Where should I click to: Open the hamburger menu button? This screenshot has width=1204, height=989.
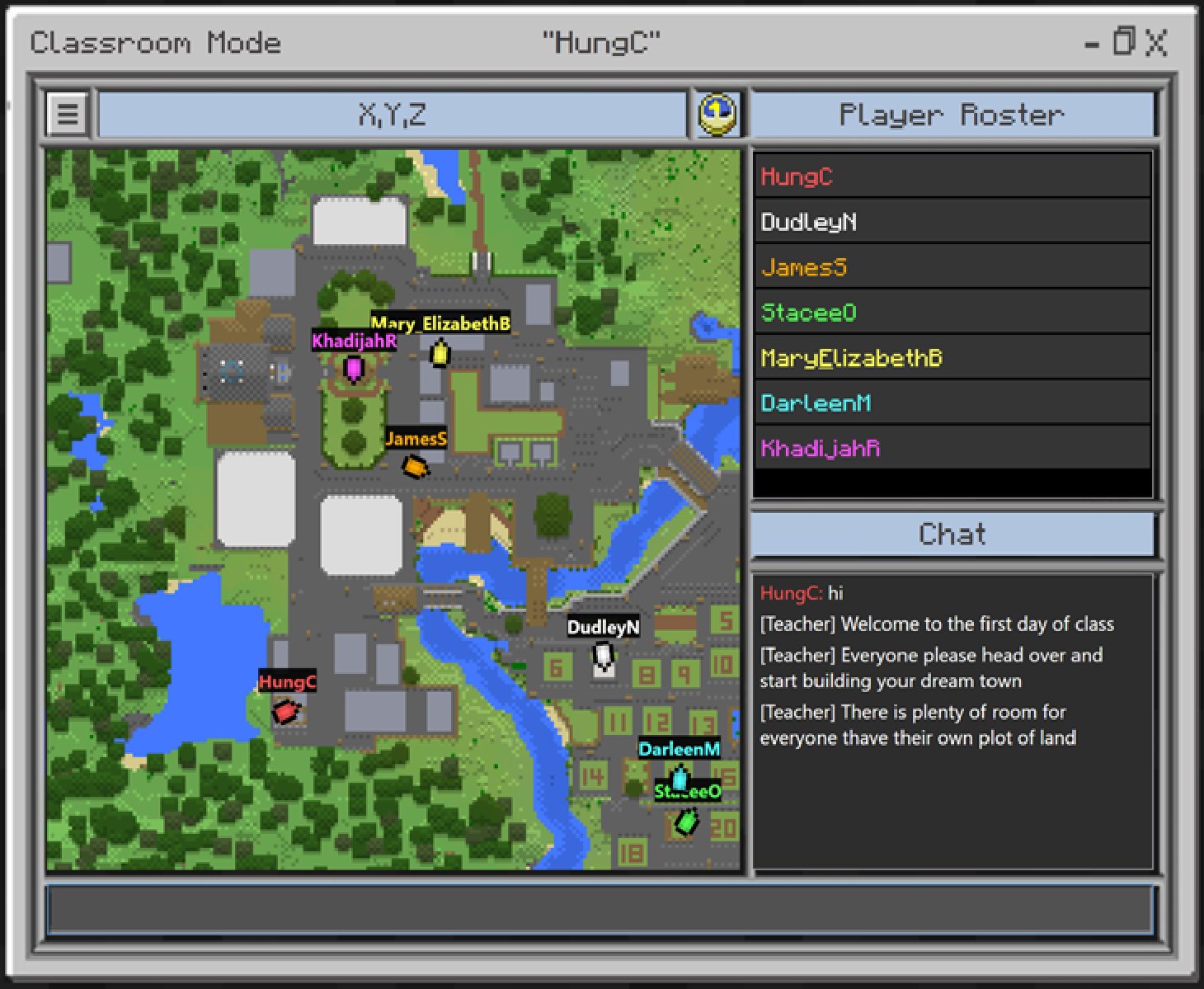[66, 114]
